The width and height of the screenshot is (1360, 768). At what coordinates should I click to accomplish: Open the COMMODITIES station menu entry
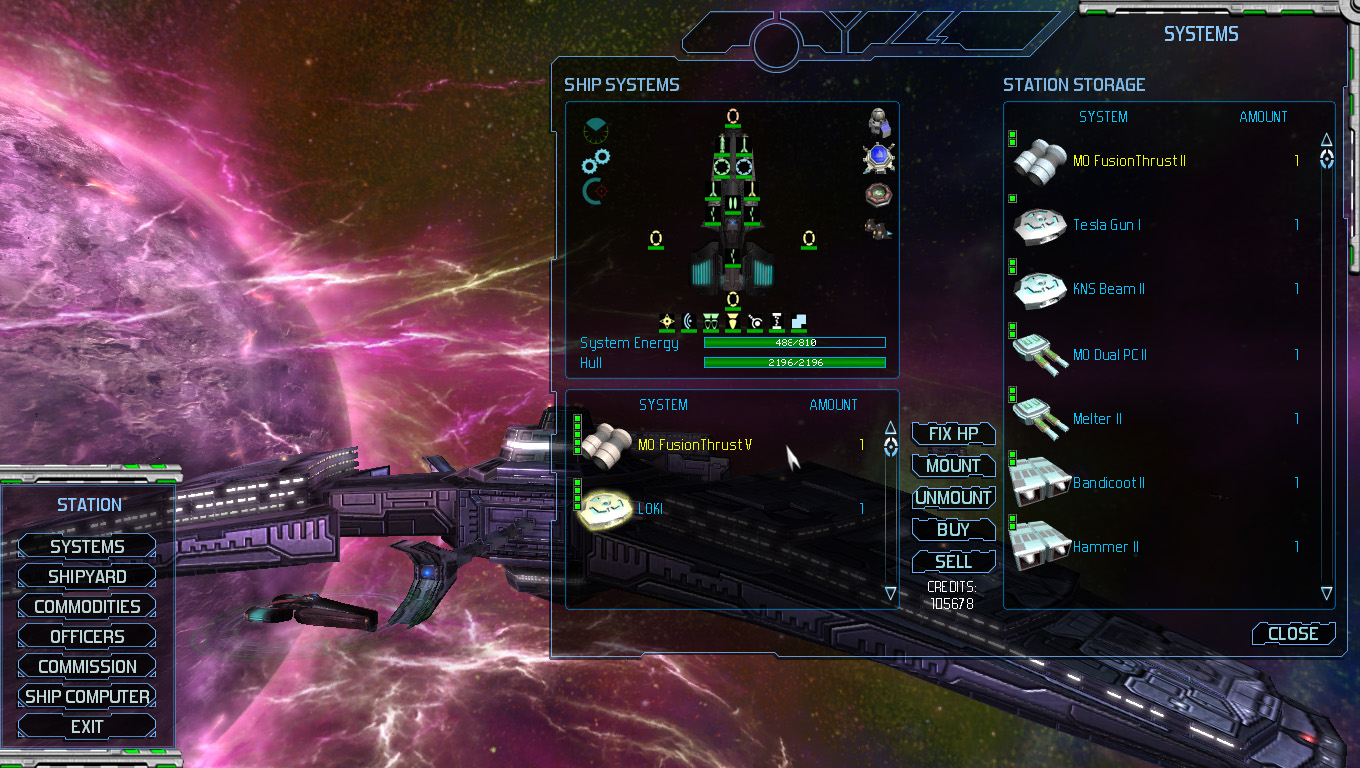(88, 606)
